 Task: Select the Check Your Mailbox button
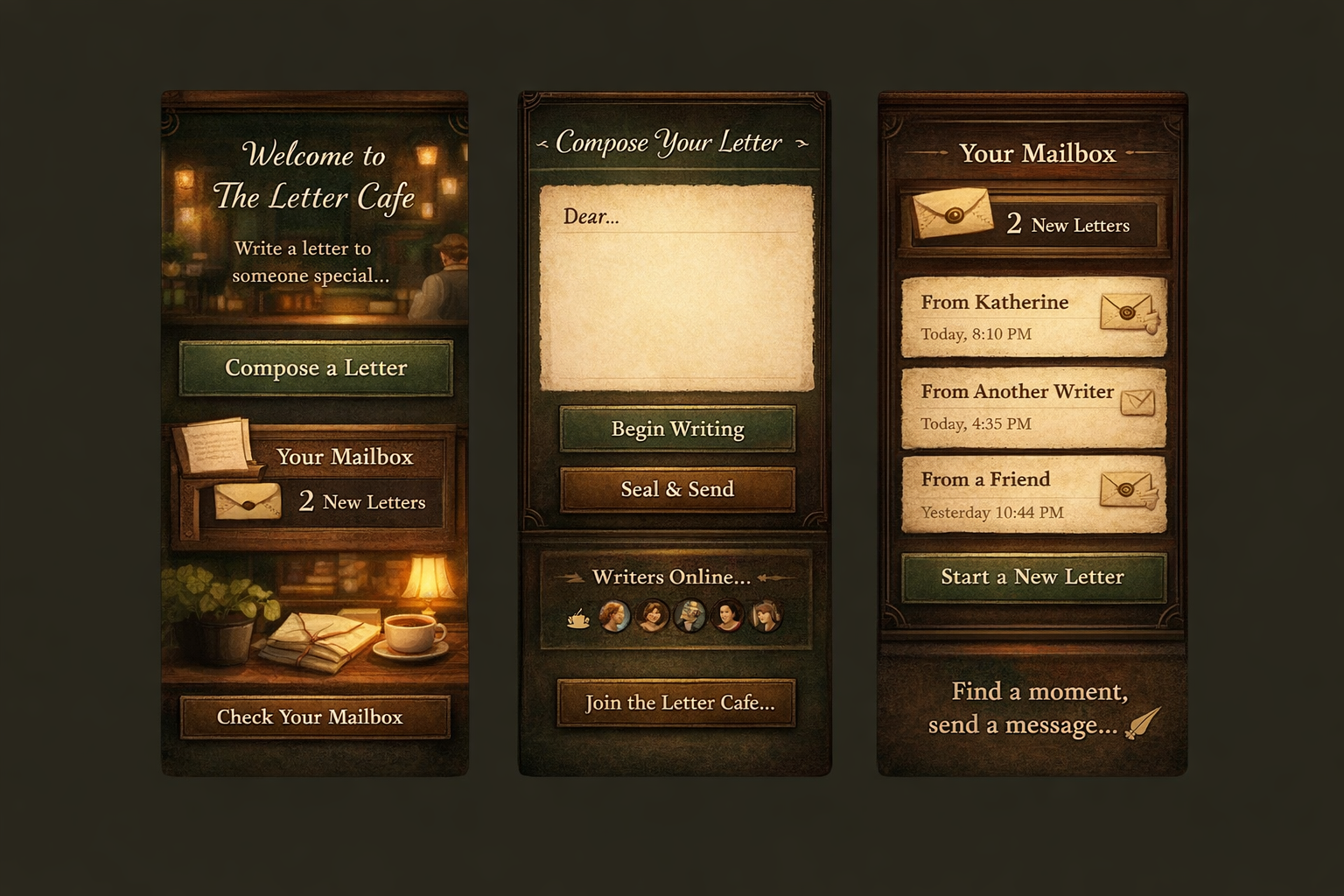(315, 717)
